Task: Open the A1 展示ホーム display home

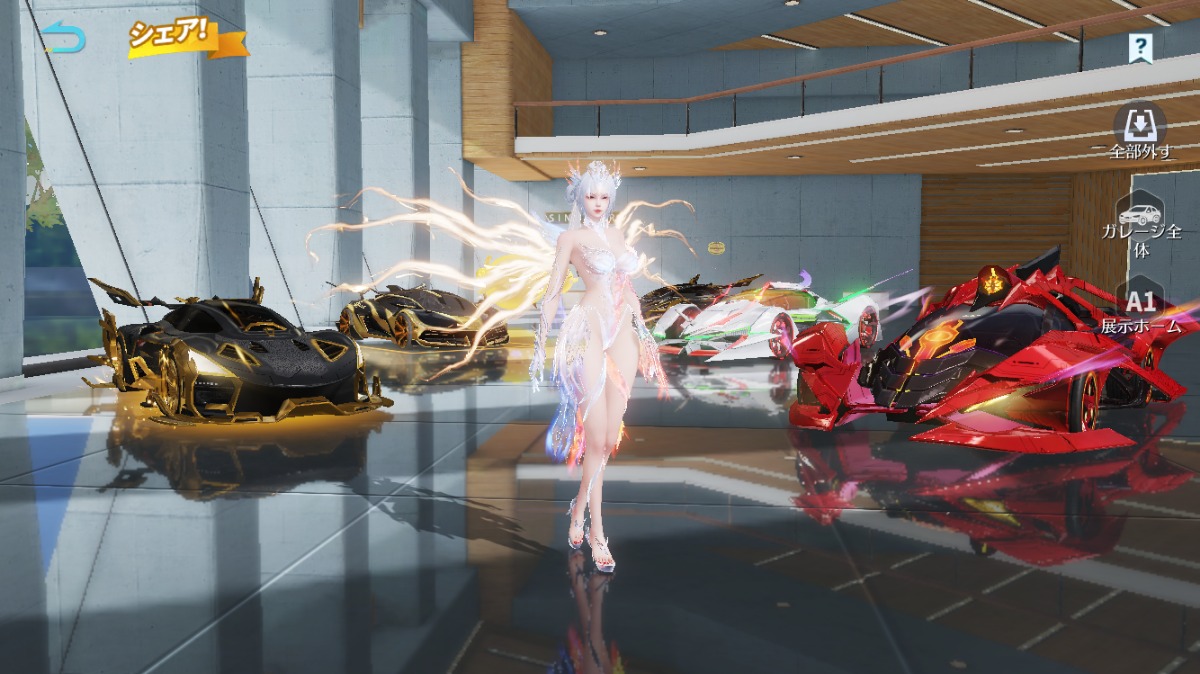Action: (1141, 311)
